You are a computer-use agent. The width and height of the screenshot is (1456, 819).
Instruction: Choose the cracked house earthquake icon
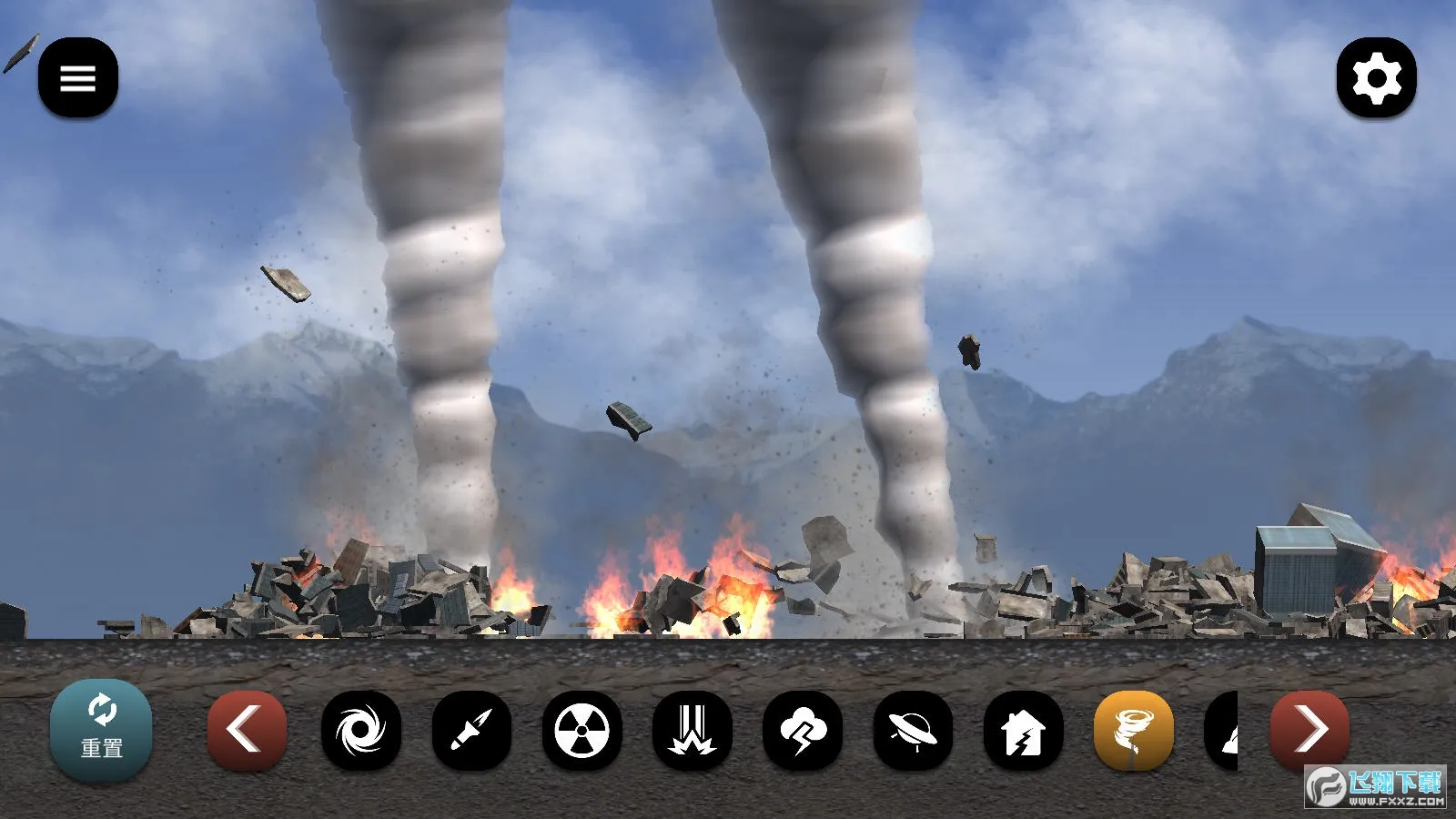[x=1024, y=730]
